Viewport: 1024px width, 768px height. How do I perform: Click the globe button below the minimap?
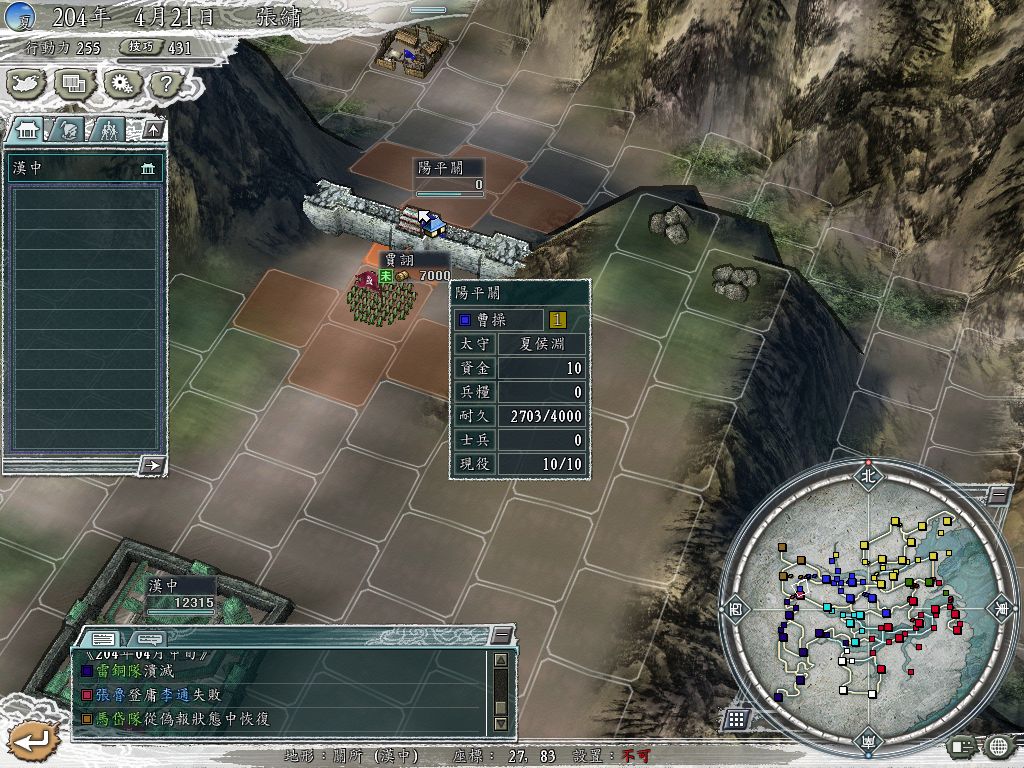pos(997,745)
